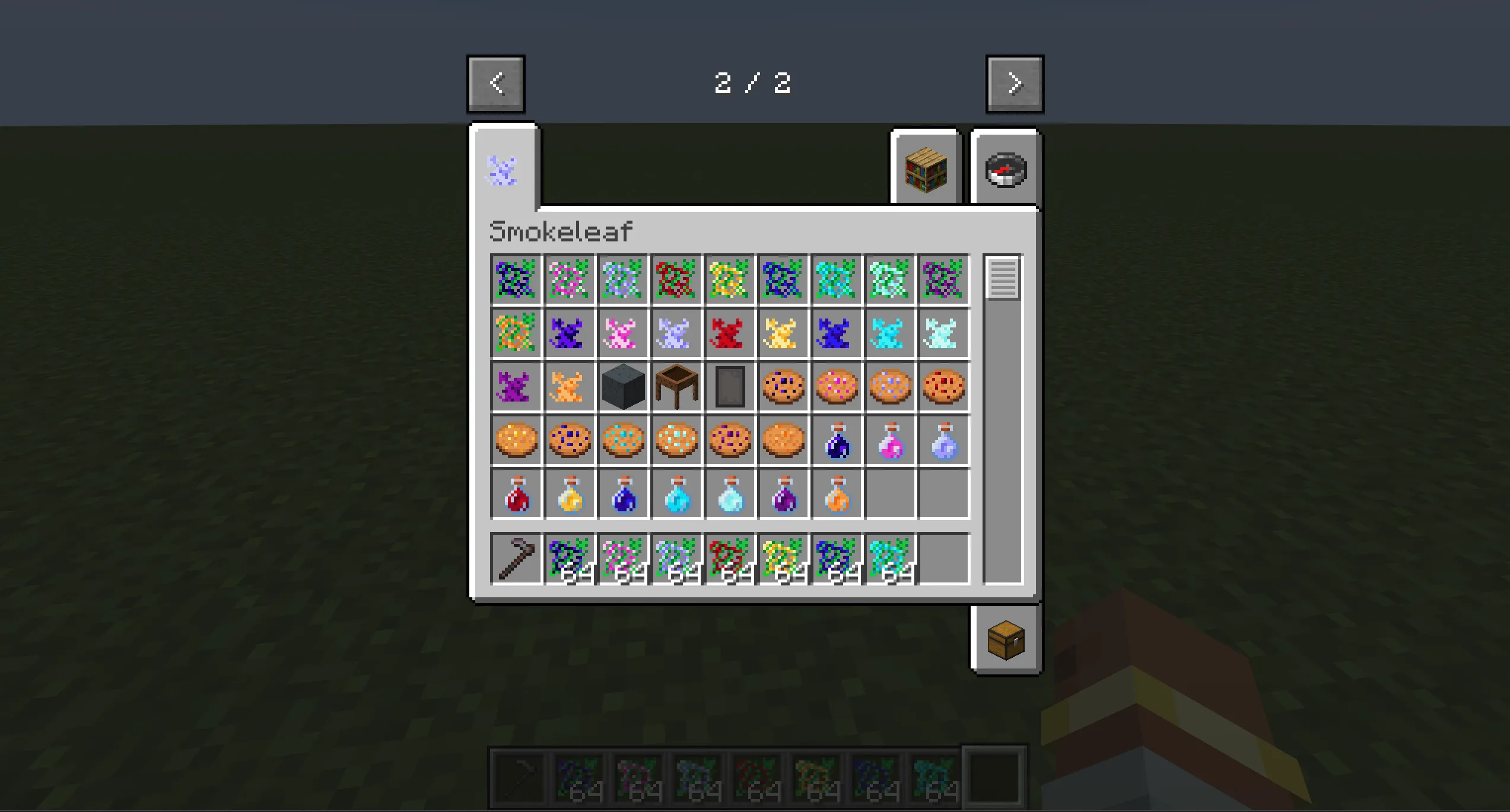This screenshot has height=812, width=1510.
Task: Select the orange plain cookie
Action: tap(782, 440)
